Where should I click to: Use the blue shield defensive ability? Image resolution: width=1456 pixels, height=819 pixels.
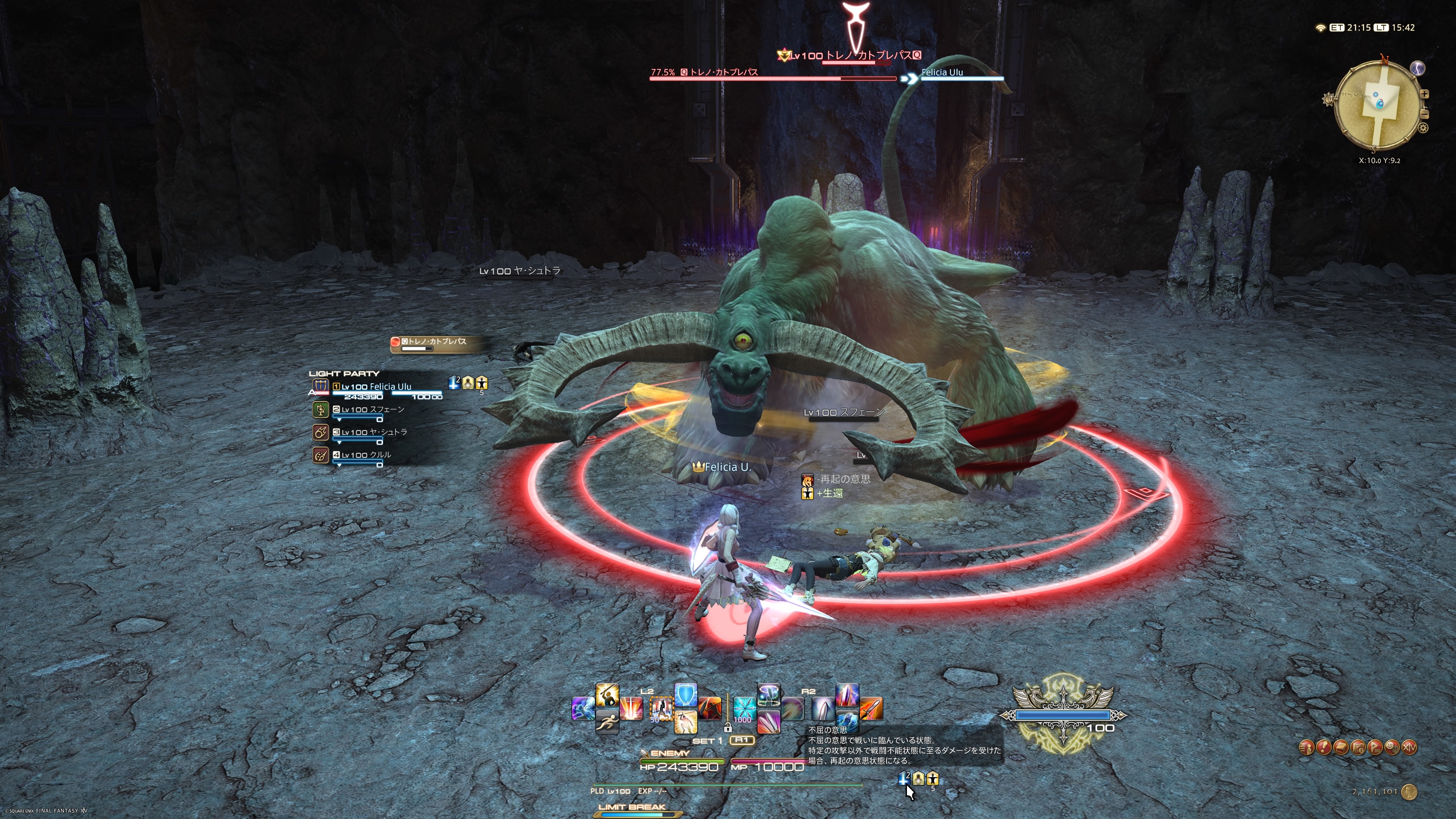point(686,696)
